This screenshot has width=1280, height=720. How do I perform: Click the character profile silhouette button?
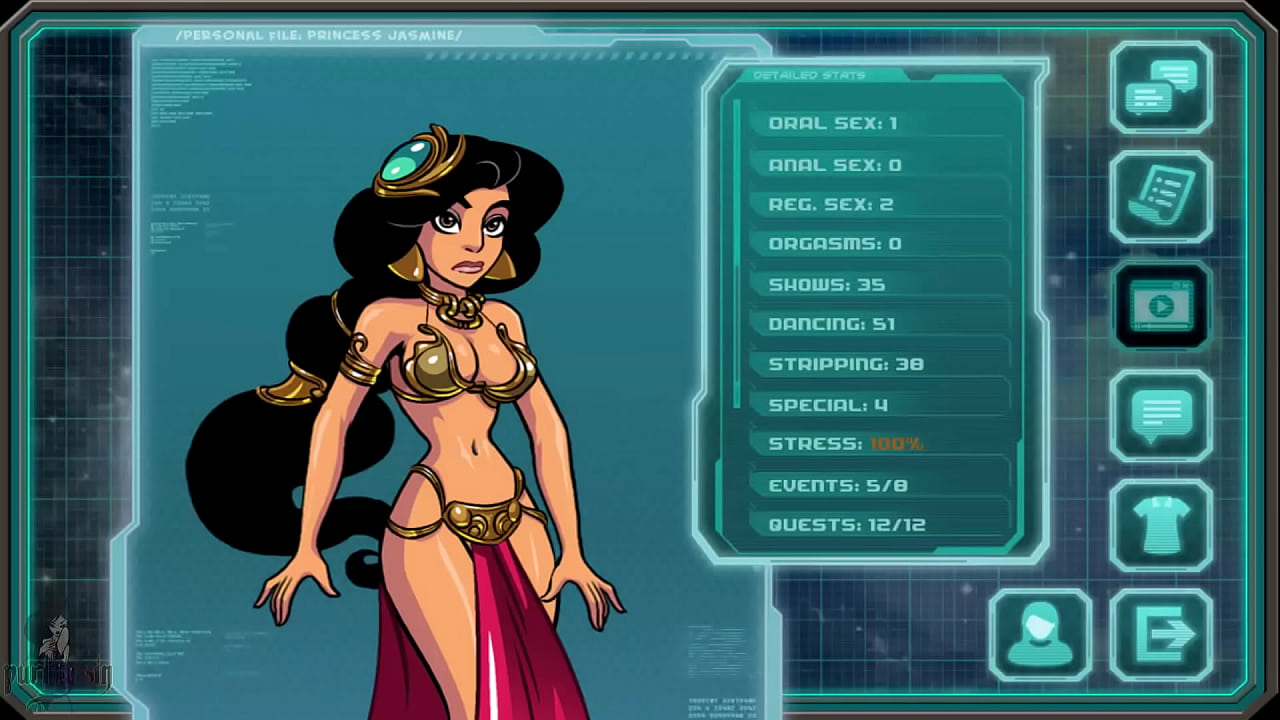(x=1040, y=634)
